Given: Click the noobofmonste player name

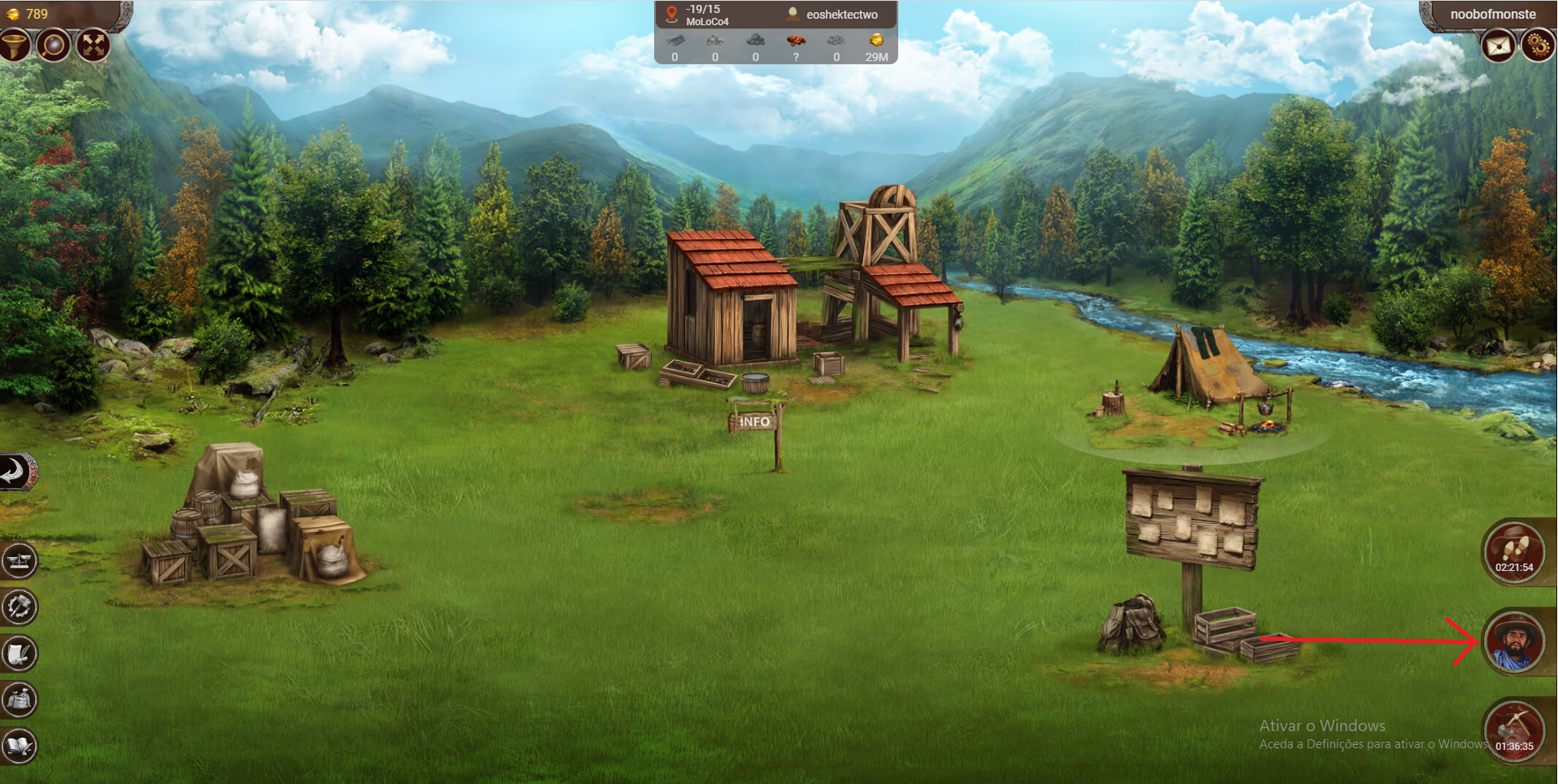Looking at the screenshot, I should (x=1493, y=15).
